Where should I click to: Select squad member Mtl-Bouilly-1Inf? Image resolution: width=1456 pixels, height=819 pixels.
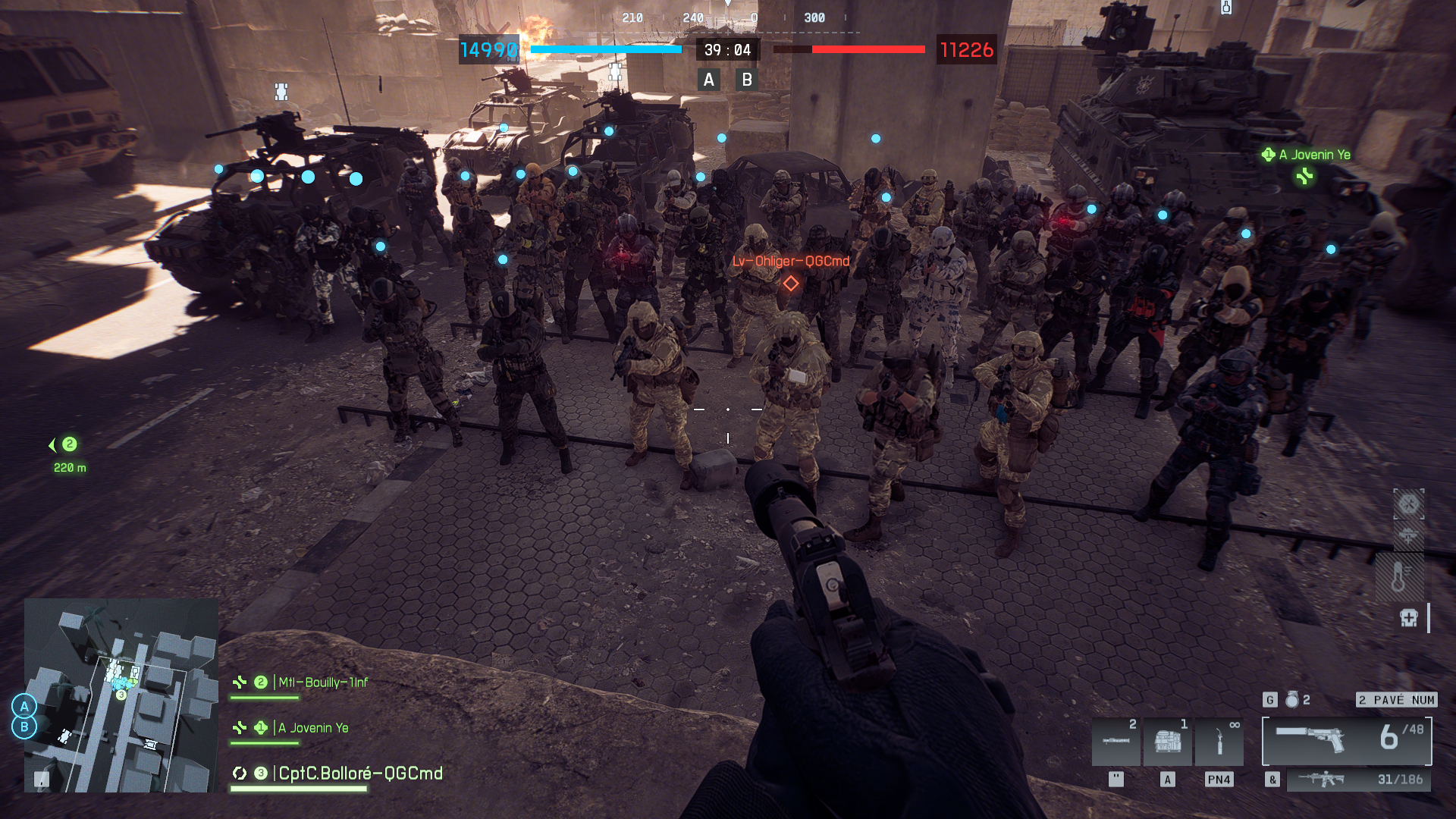322,682
